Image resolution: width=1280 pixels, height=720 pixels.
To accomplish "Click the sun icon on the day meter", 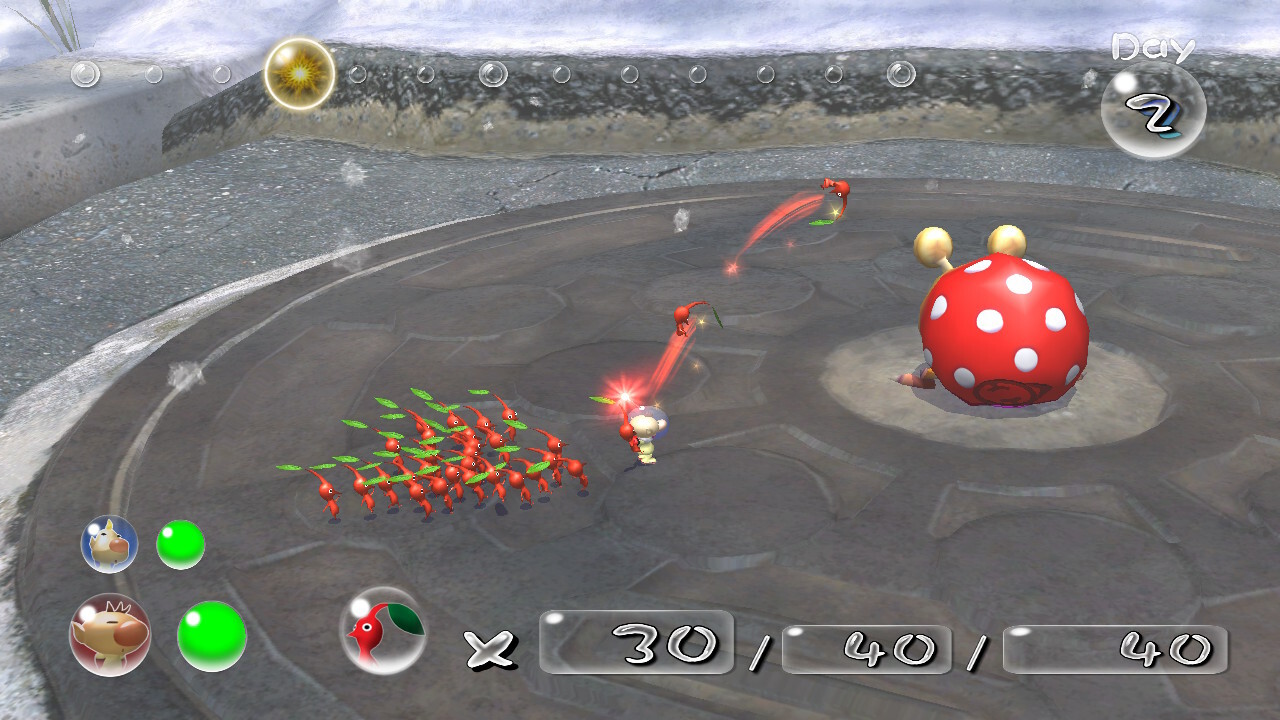I will coord(300,74).
